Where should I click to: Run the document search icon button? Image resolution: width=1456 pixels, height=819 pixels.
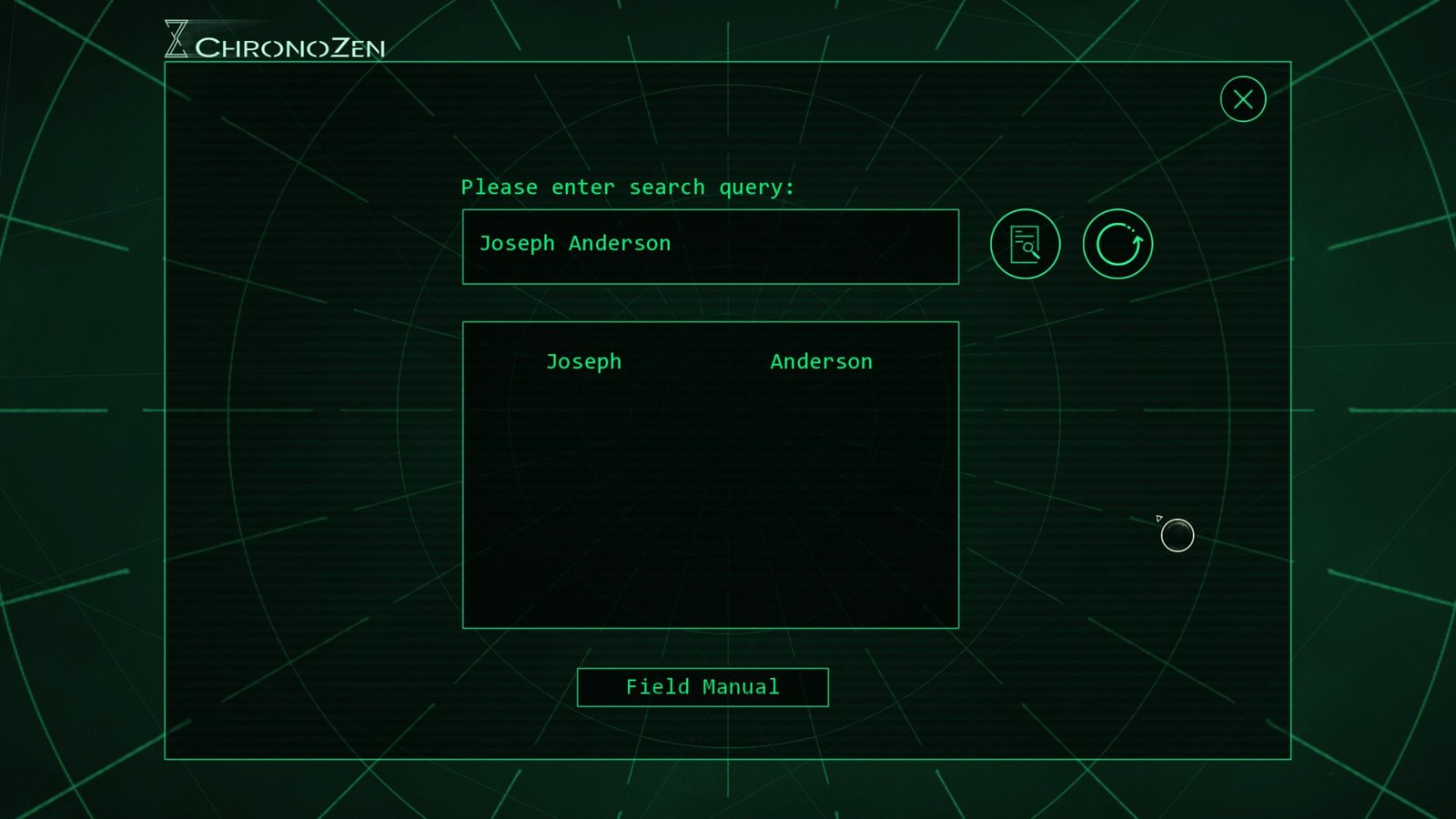pyautogui.click(x=1025, y=244)
